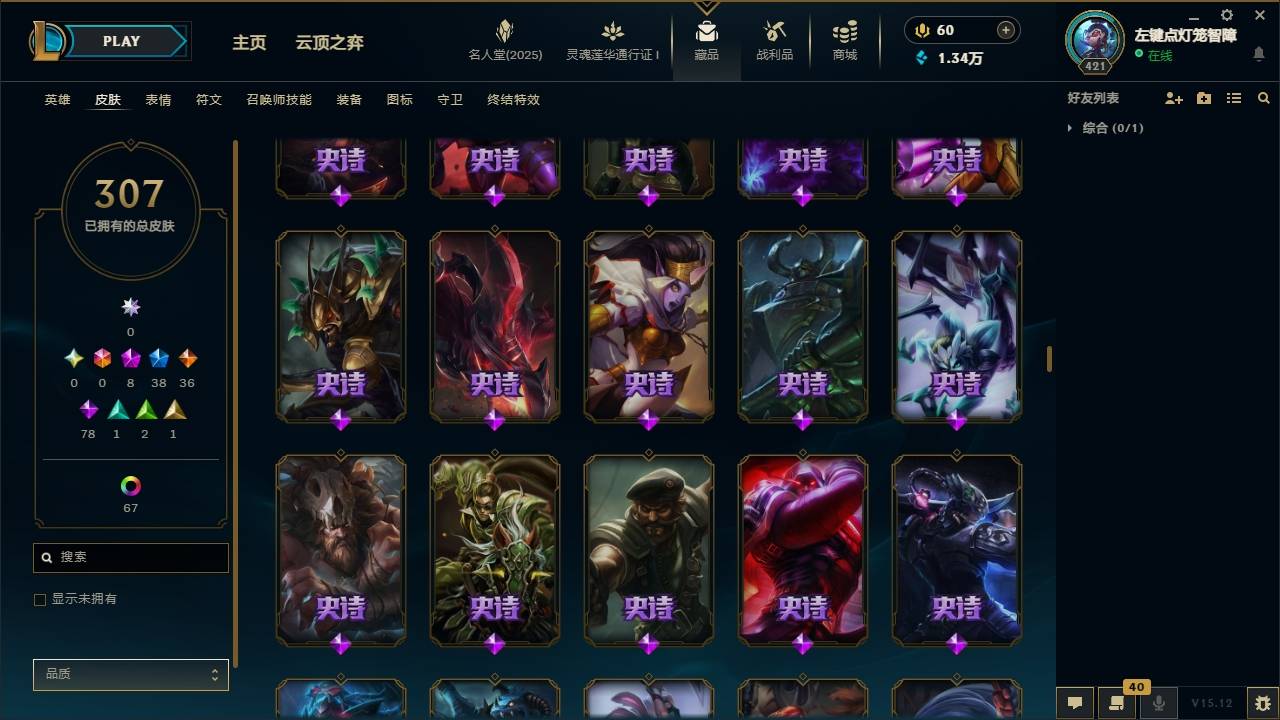Open the 品质 quality dropdown
This screenshot has width=1280, height=720.
point(130,674)
